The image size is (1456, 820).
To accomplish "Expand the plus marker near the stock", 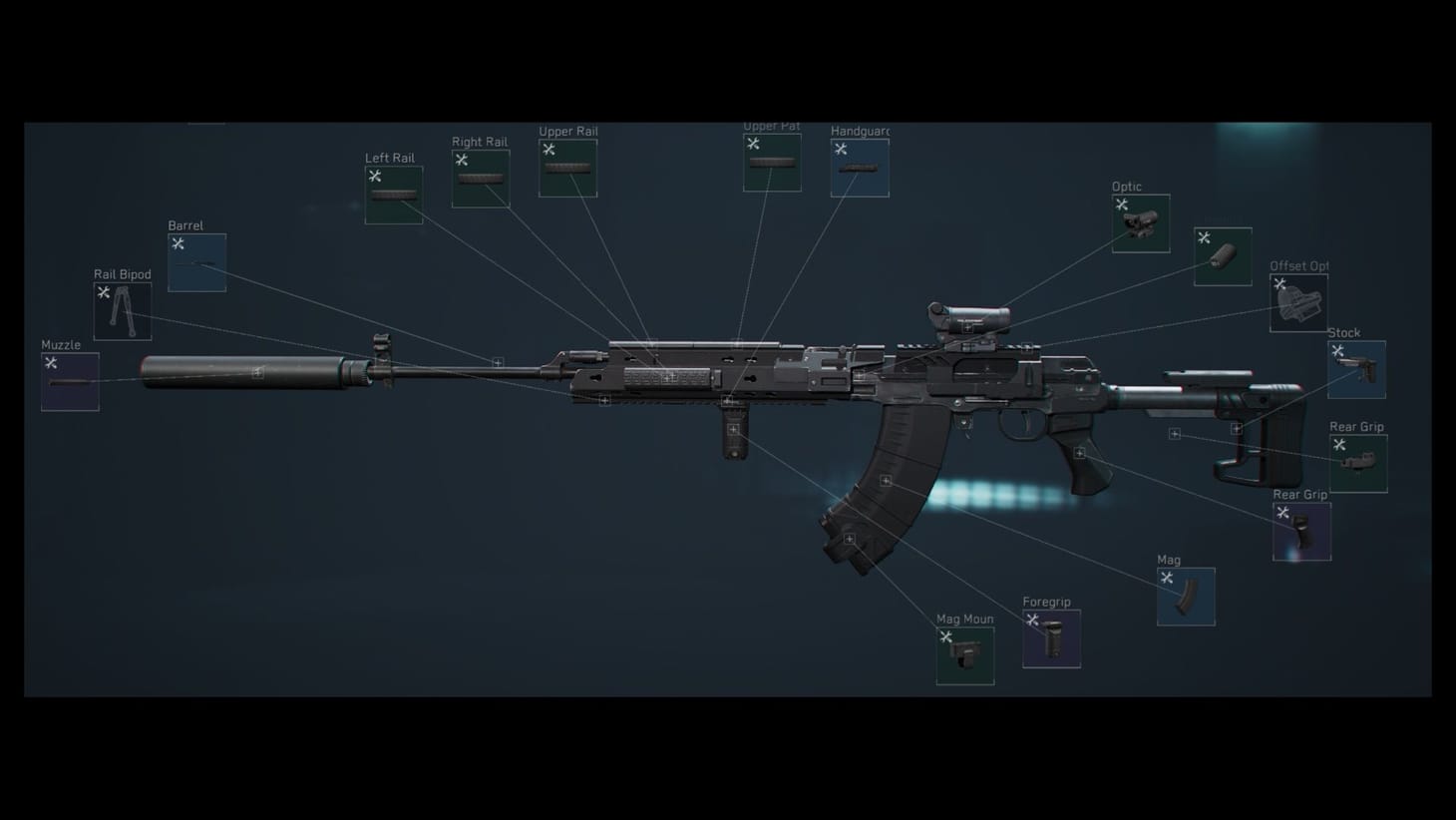I will pyautogui.click(x=1237, y=426).
